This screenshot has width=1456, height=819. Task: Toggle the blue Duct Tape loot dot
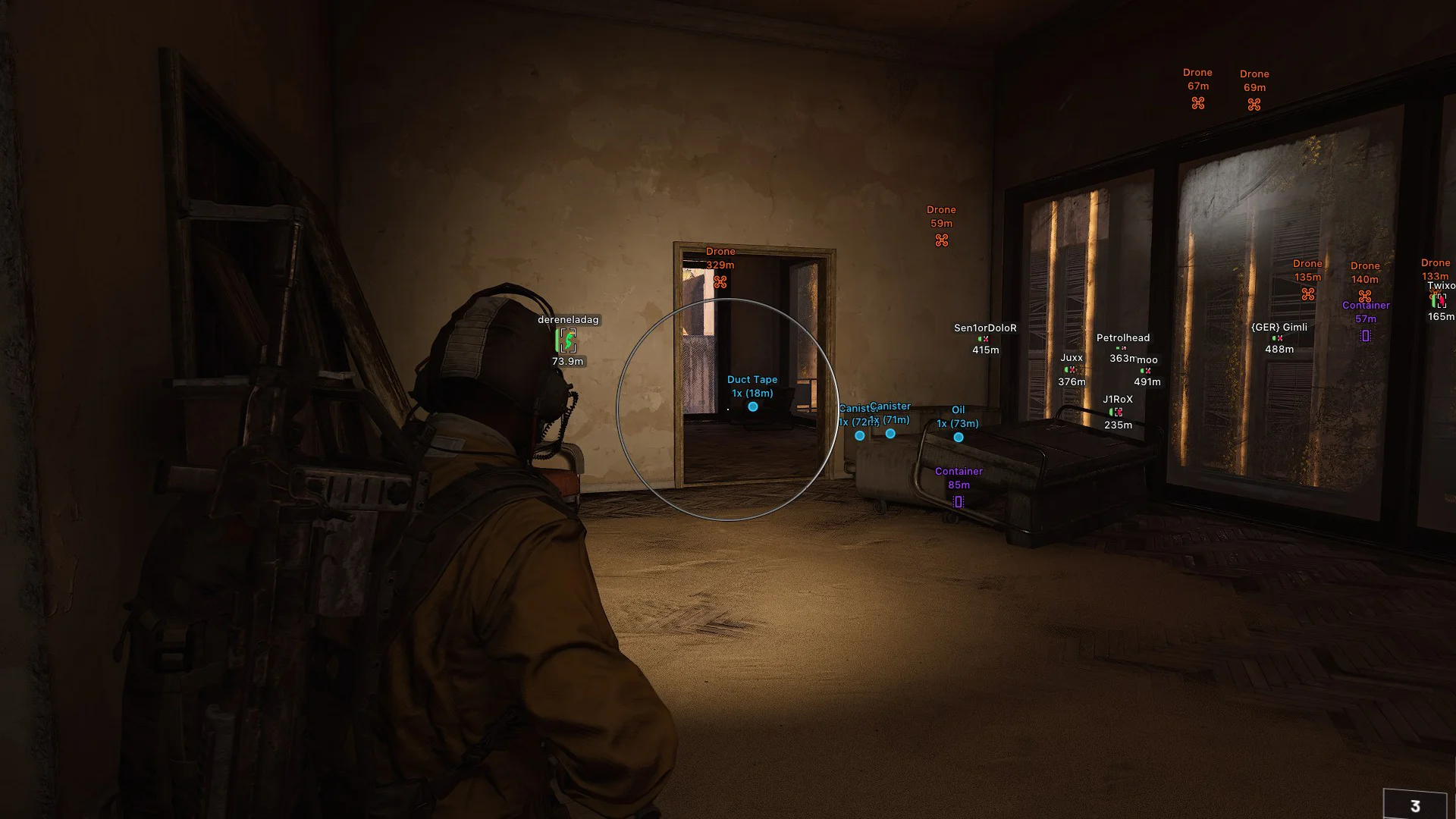(x=752, y=406)
